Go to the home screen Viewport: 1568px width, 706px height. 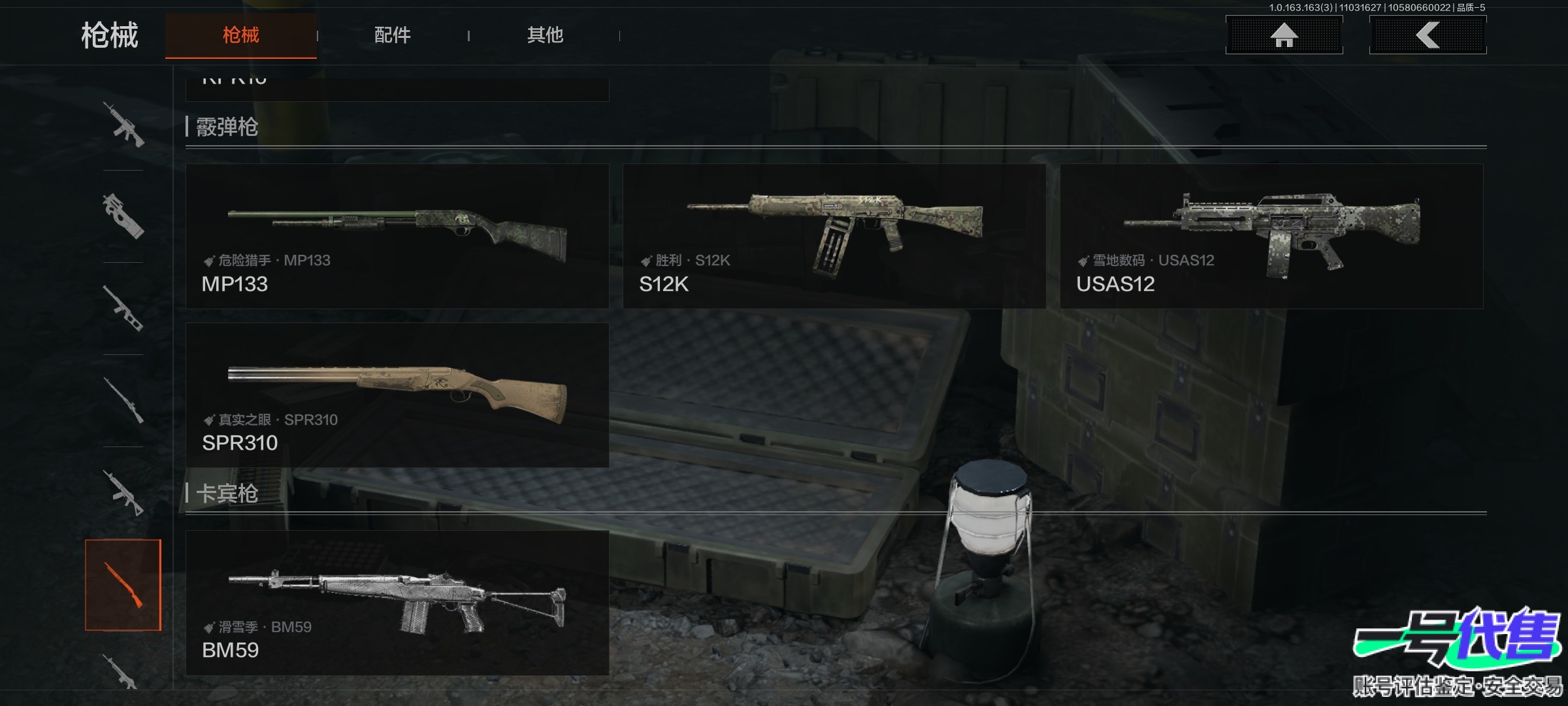[1284, 35]
